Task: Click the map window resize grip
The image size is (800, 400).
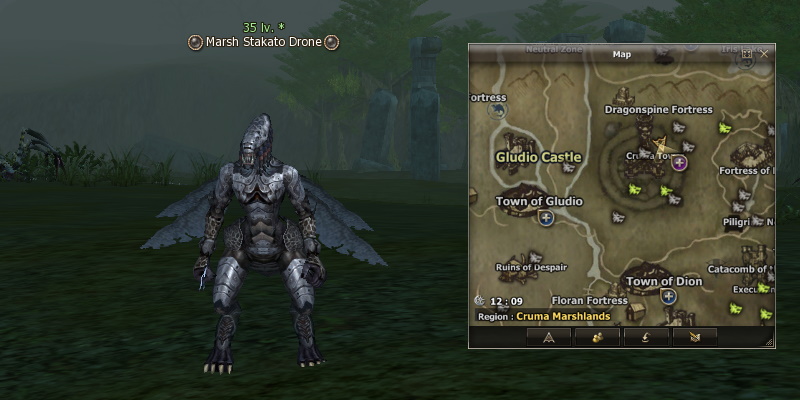Action: pyautogui.click(x=769, y=342)
